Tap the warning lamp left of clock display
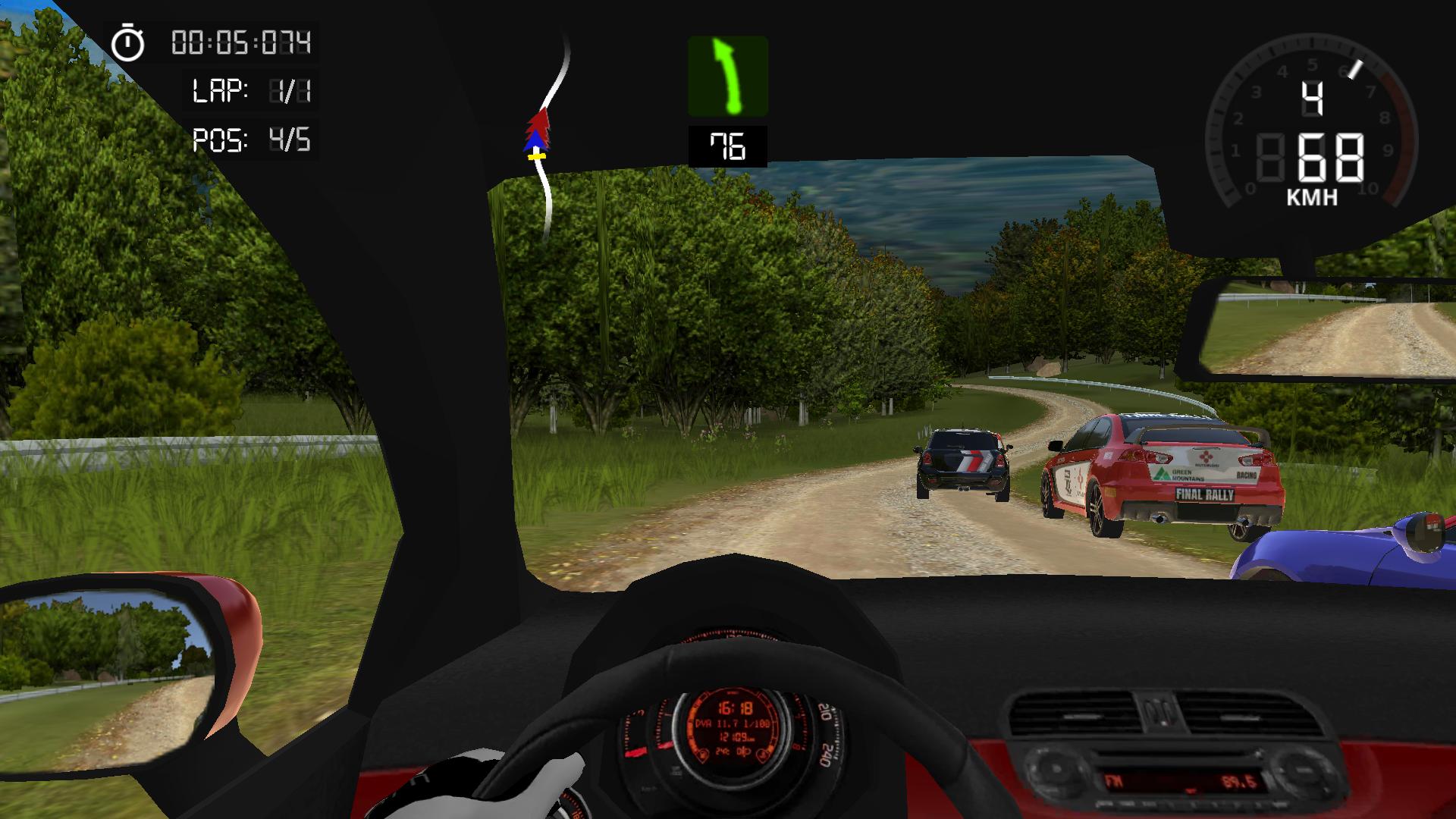 [702, 754]
